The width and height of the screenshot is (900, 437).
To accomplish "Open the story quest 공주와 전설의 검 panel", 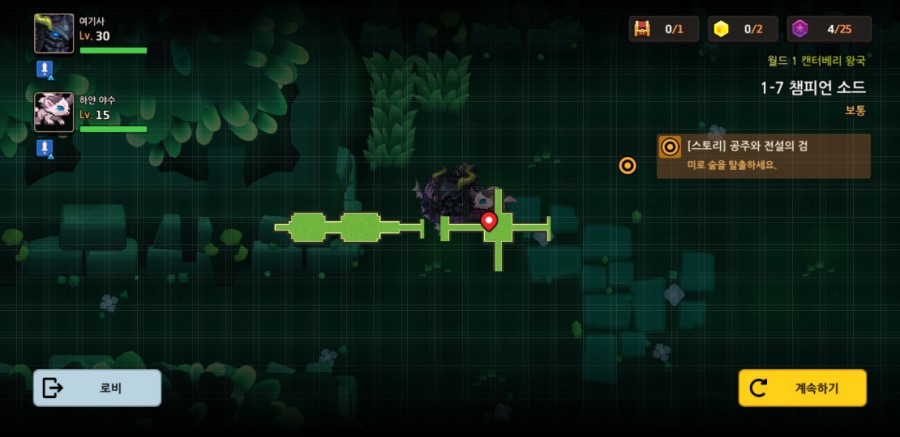I will tap(763, 156).
